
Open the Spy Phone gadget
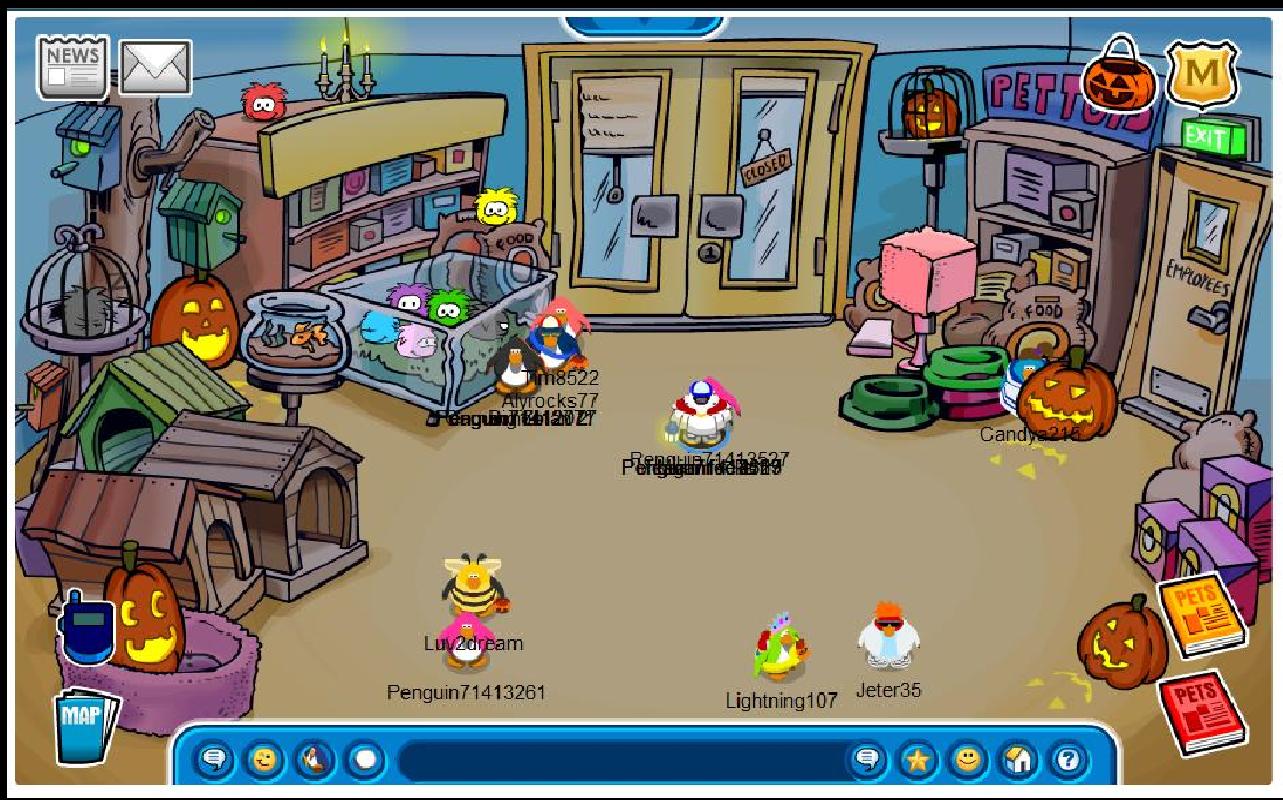click(90, 630)
